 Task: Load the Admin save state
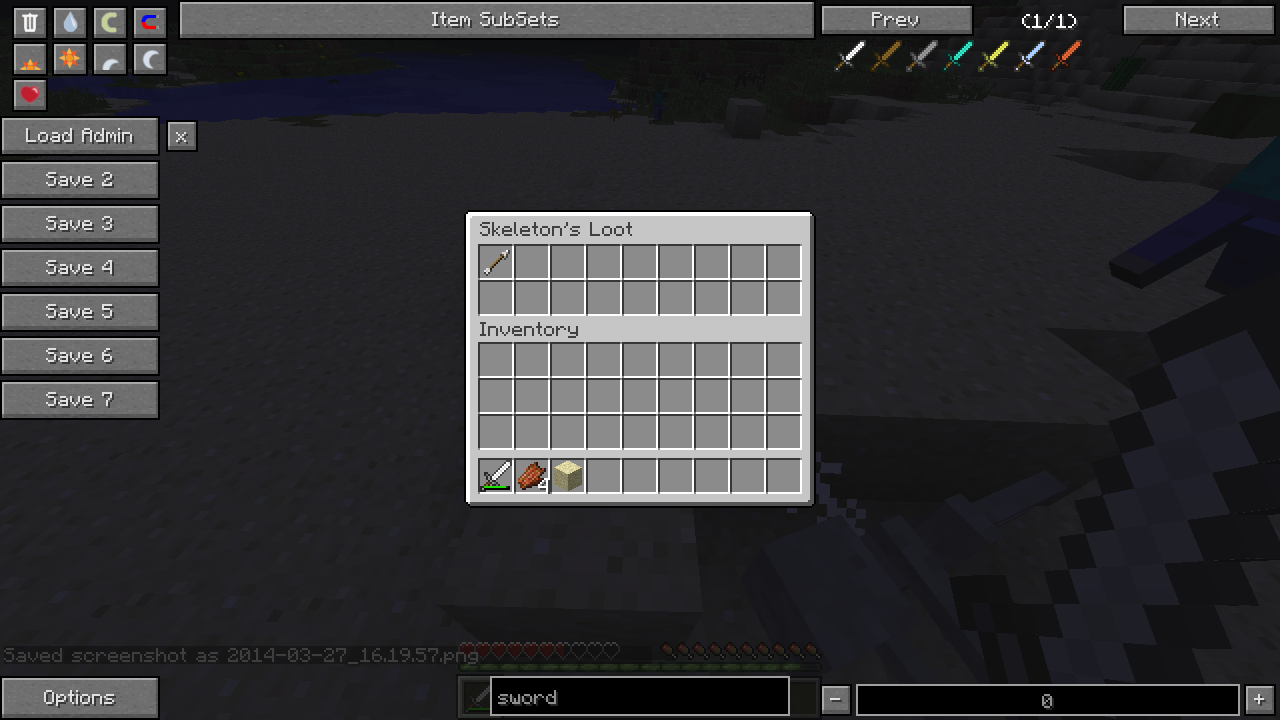point(79,136)
